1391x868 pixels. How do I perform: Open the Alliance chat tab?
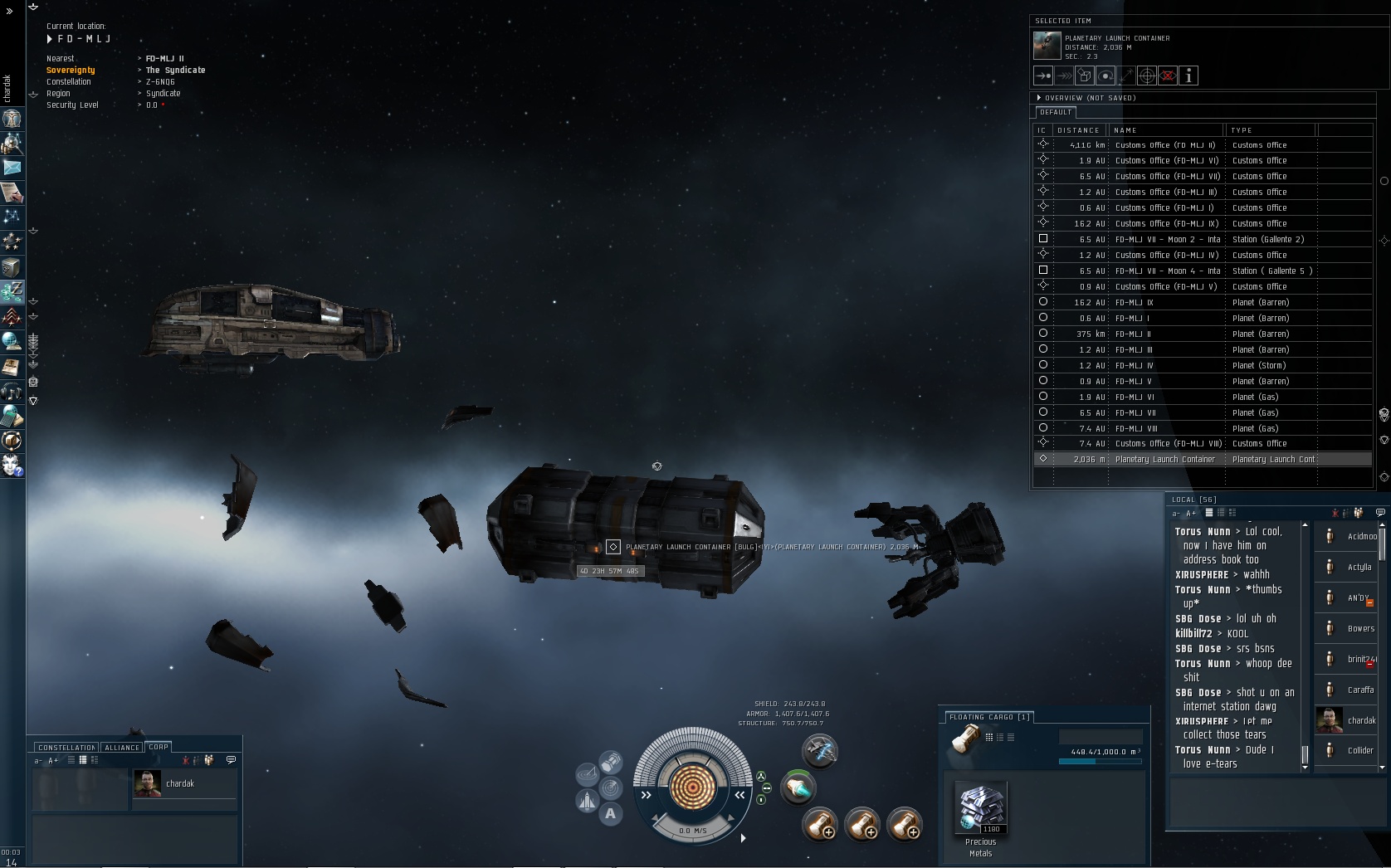pyautogui.click(x=122, y=747)
